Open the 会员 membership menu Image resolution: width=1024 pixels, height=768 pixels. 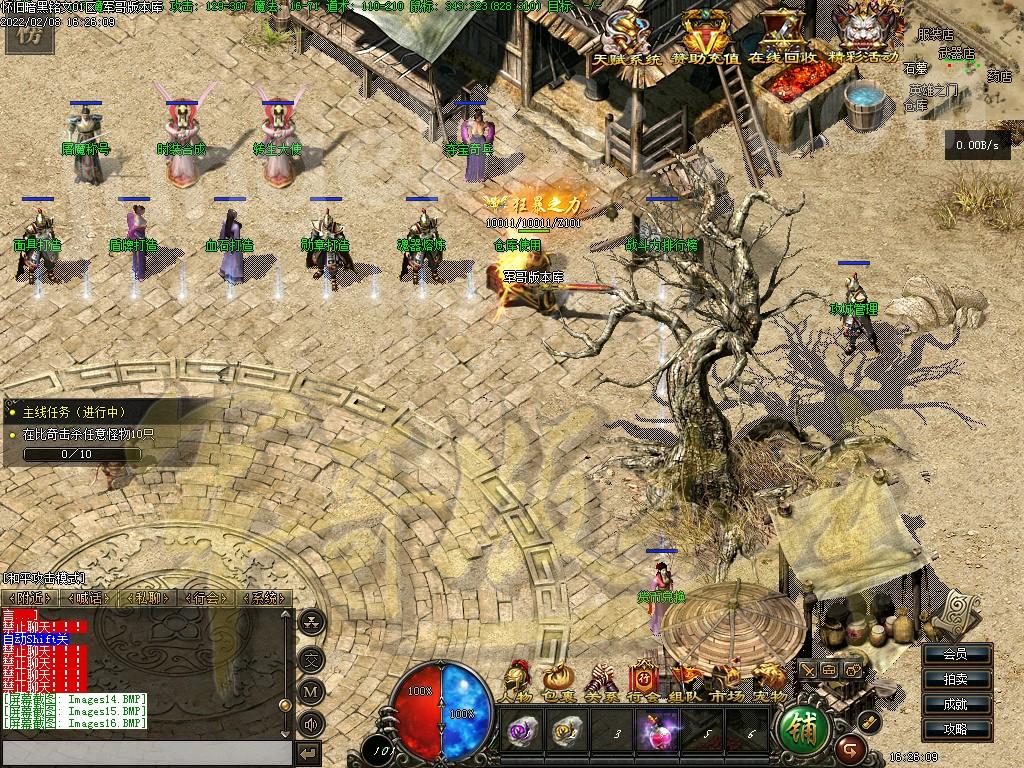(955, 655)
